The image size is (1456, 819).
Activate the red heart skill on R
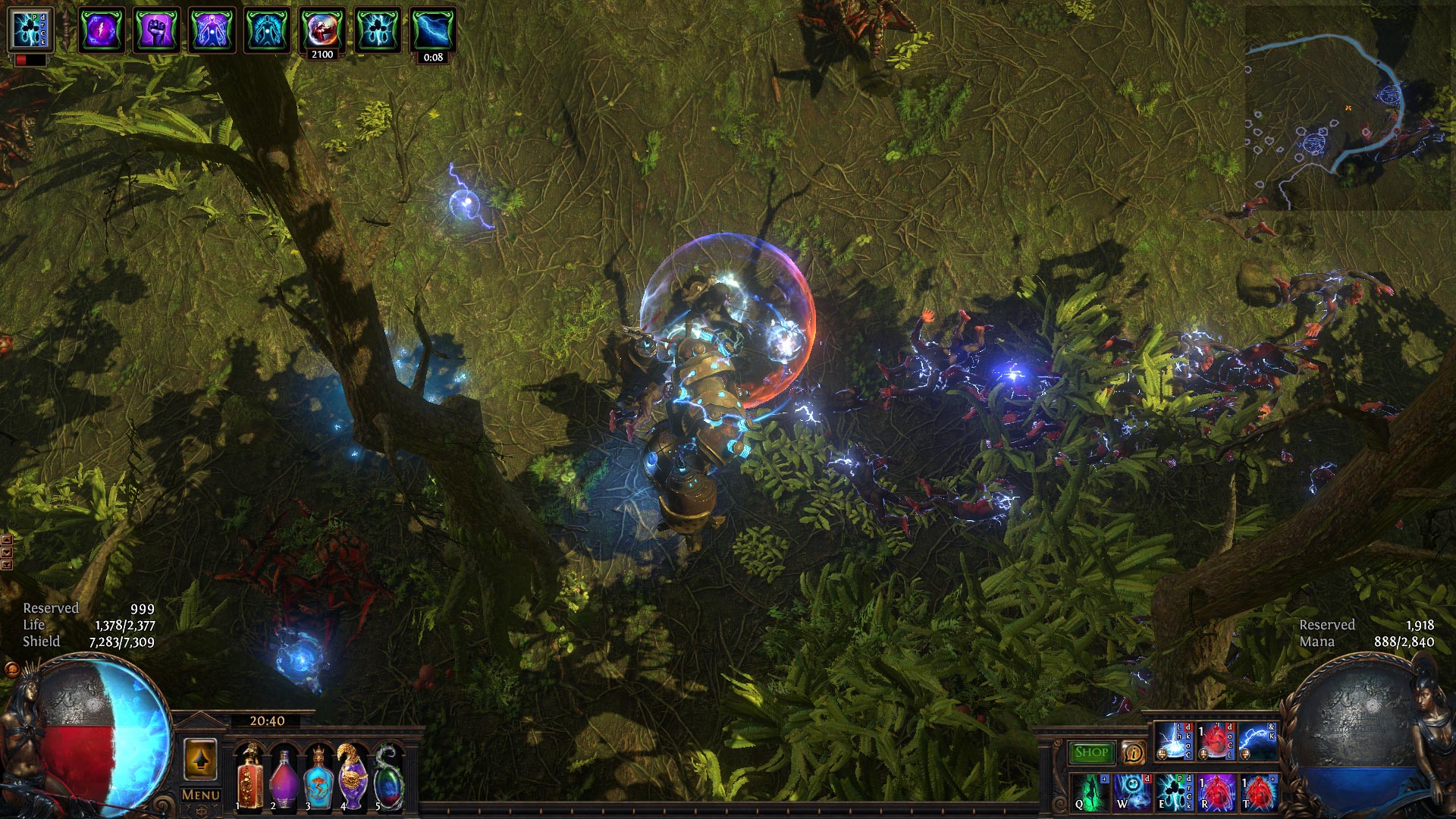click(1216, 792)
